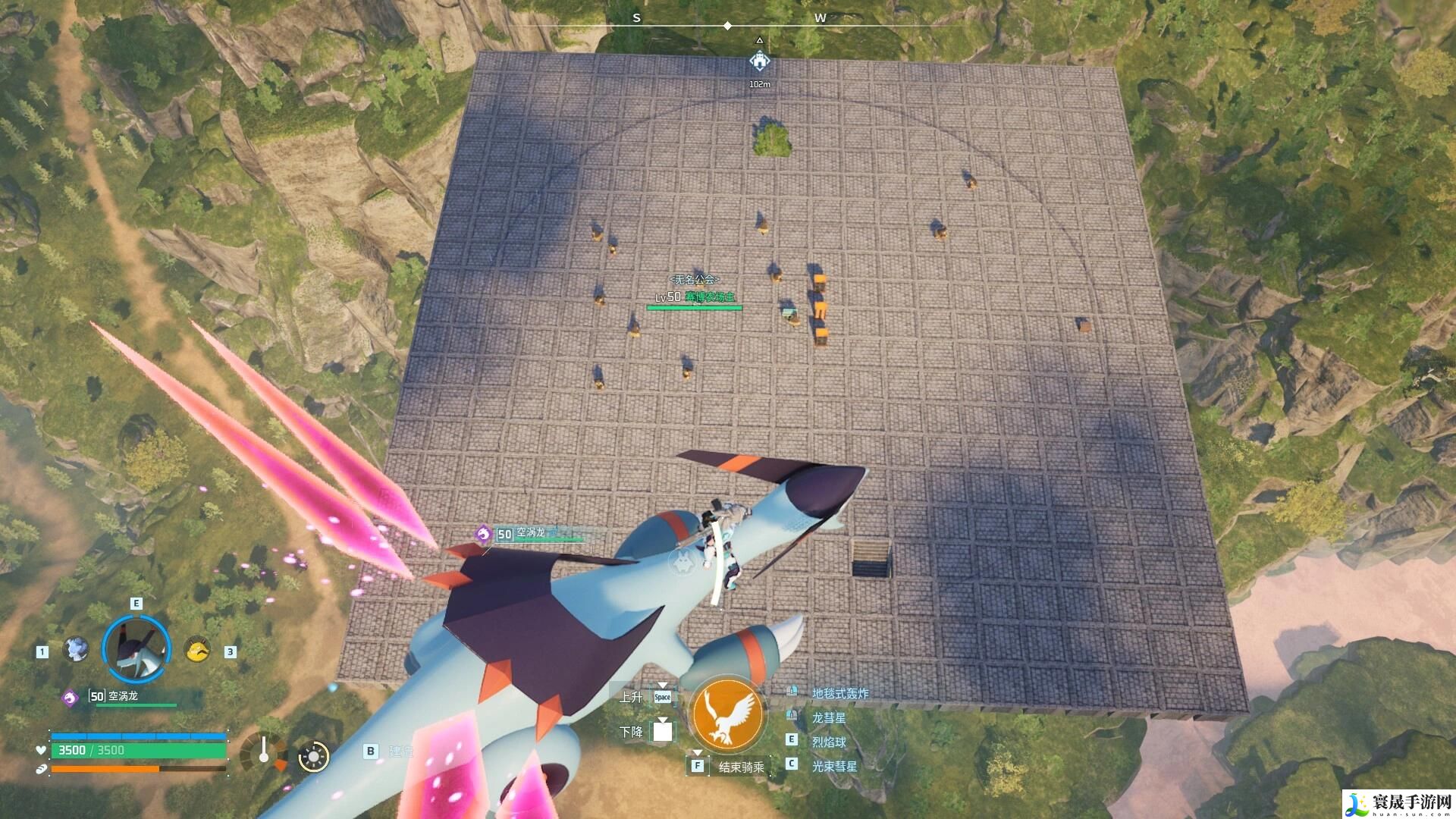Switch to the yellow pal in the right party slot
Viewport: 1456px width, 819px height.
198,650
